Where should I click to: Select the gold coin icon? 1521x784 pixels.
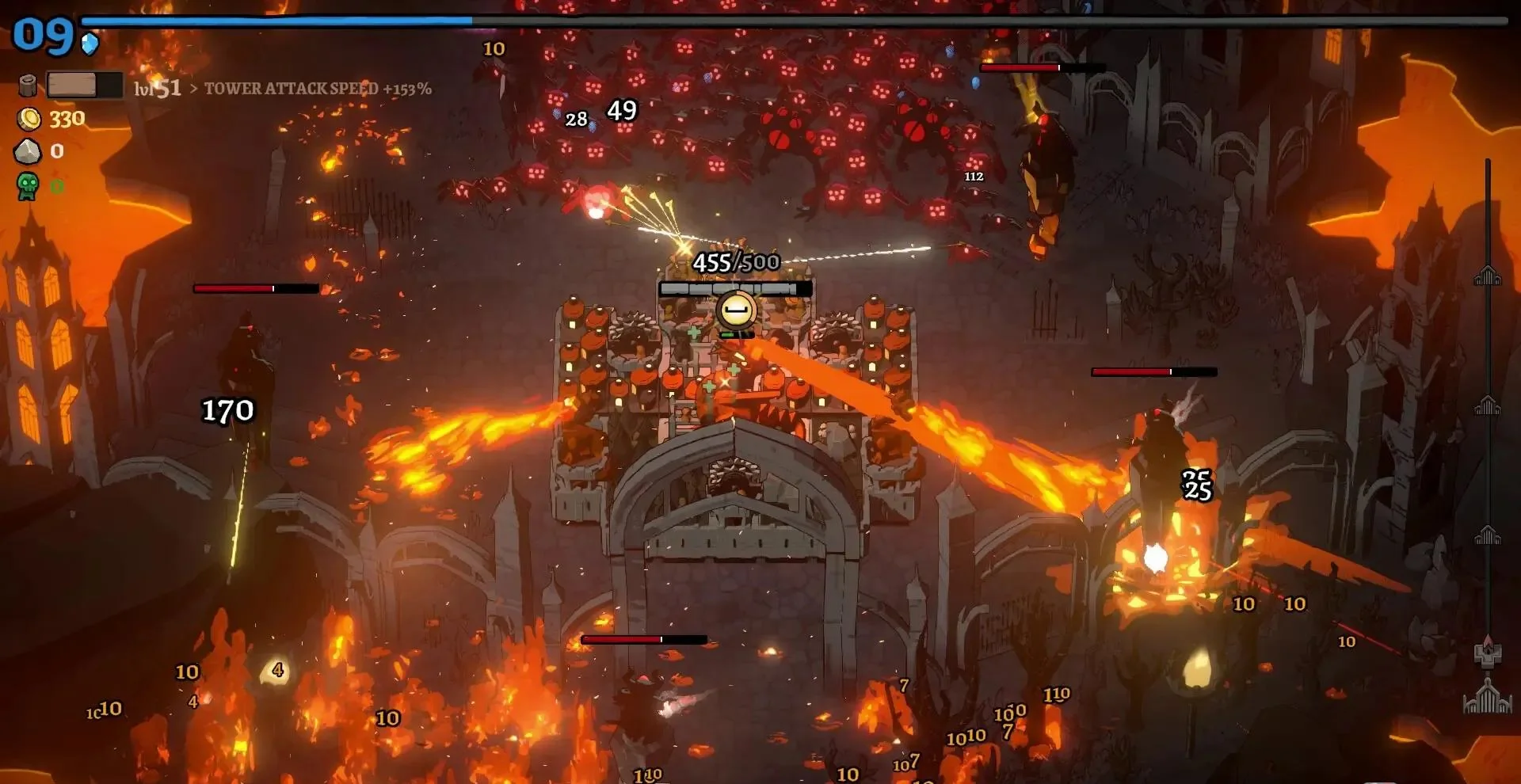(x=29, y=119)
